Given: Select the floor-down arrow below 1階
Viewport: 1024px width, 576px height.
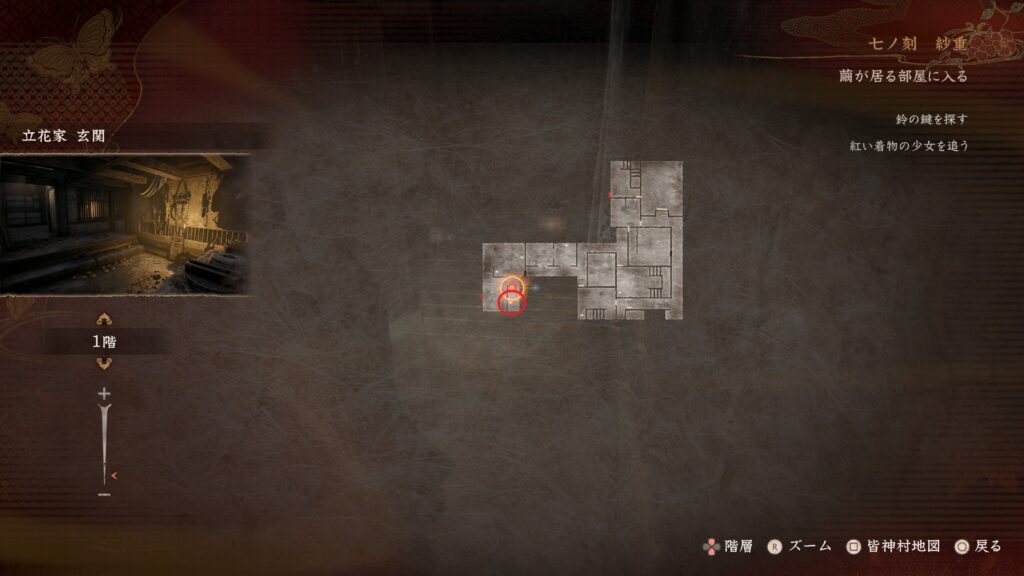Looking at the screenshot, I should pyautogui.click(x=104, y=363).
